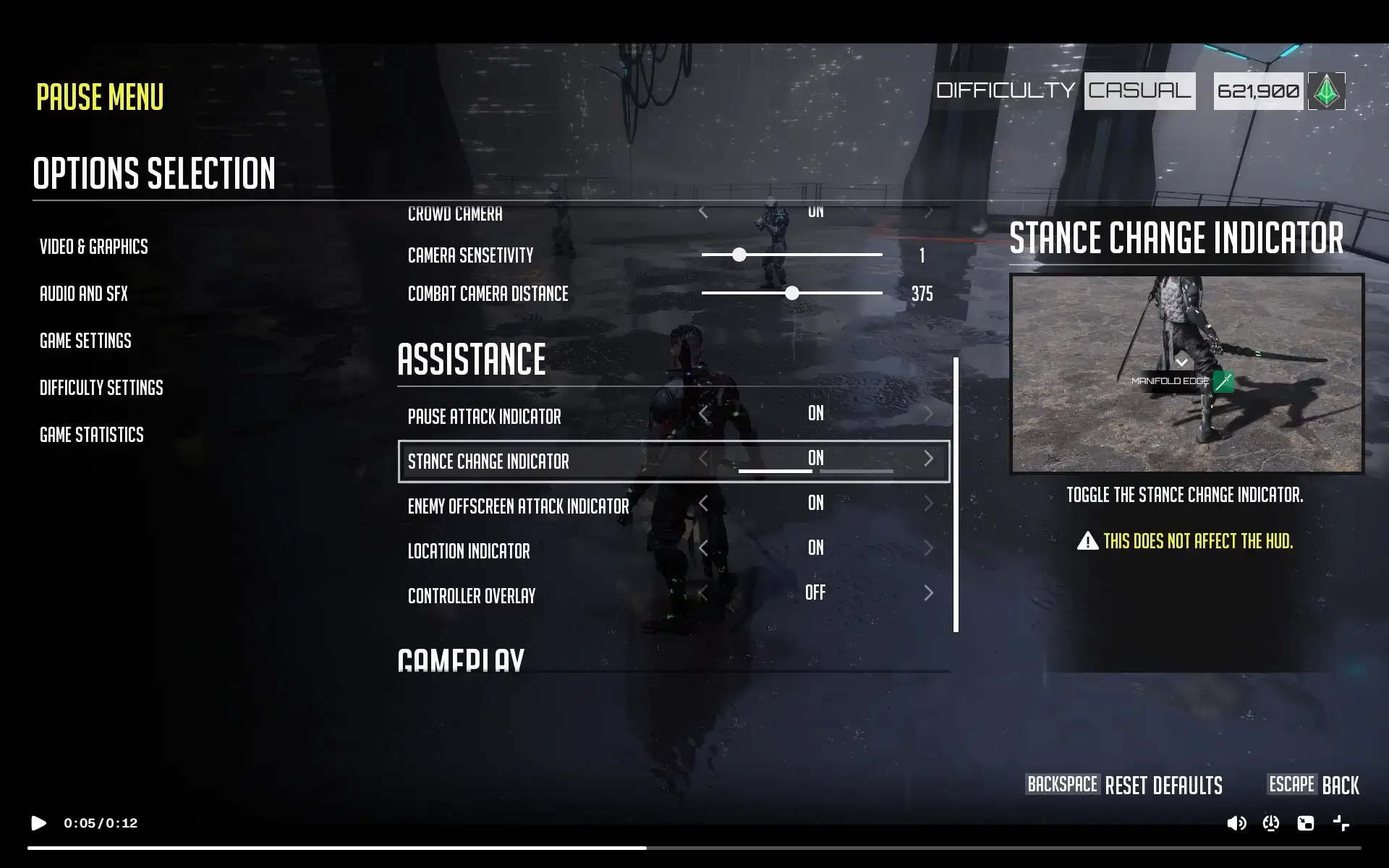Click the options list scrollbar
Viewport: 1389px width, 868px height.
[956, 495]
